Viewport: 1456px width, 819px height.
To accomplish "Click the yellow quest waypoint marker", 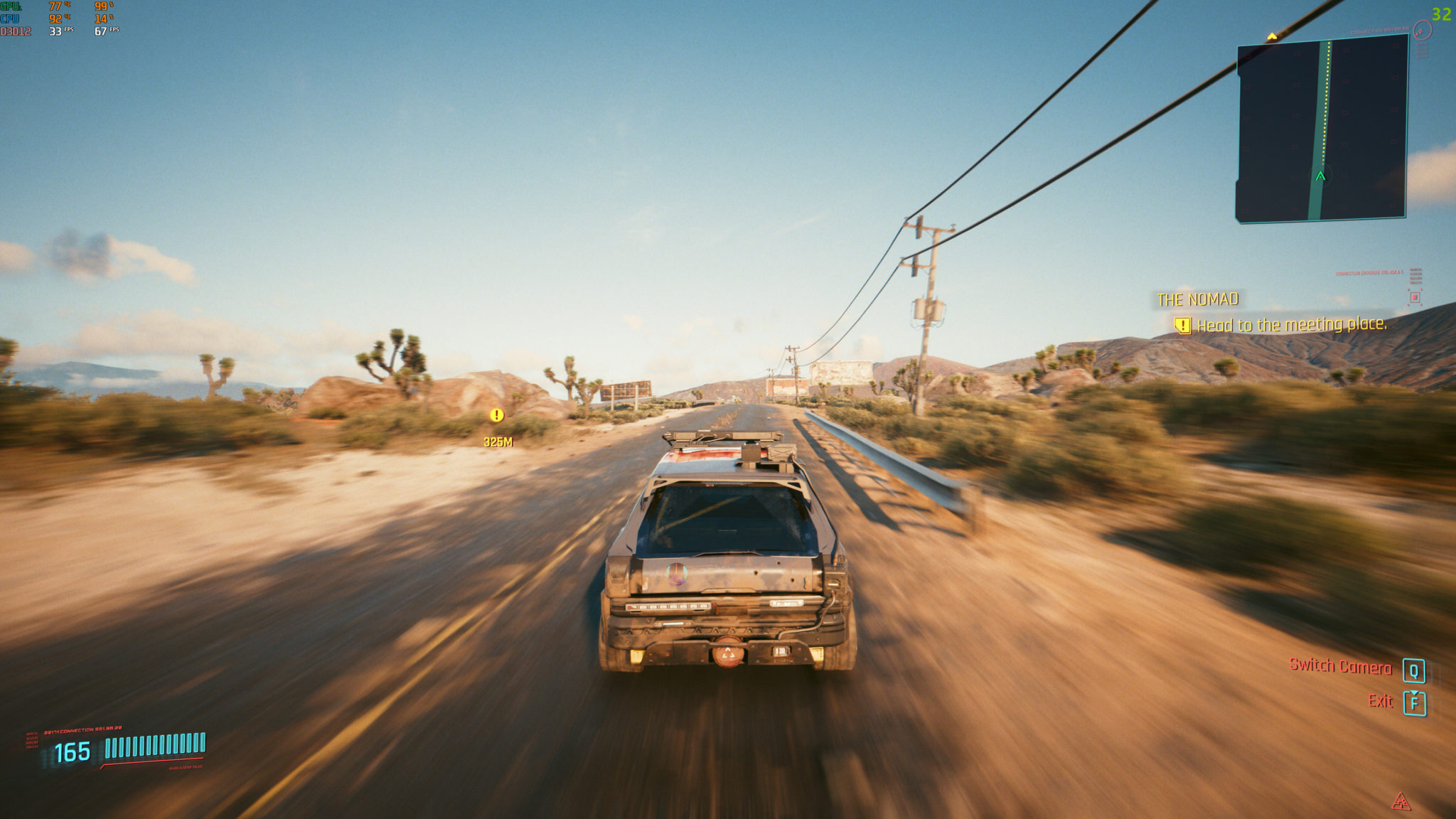I will pyautogui.click(x=497, y=415).
